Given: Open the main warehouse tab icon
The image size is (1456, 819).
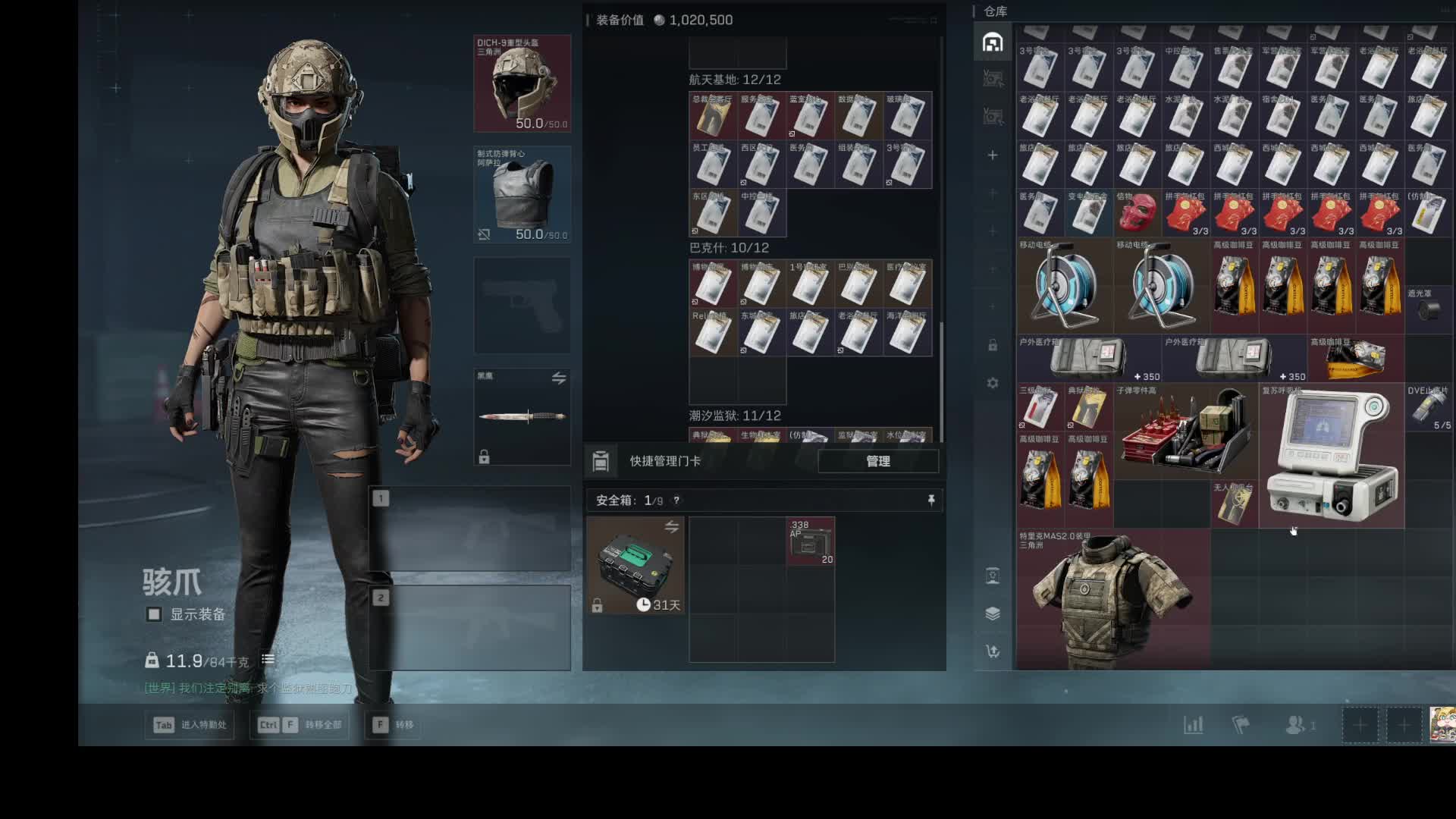Looking at the screenshot, I should click(993, 42).
